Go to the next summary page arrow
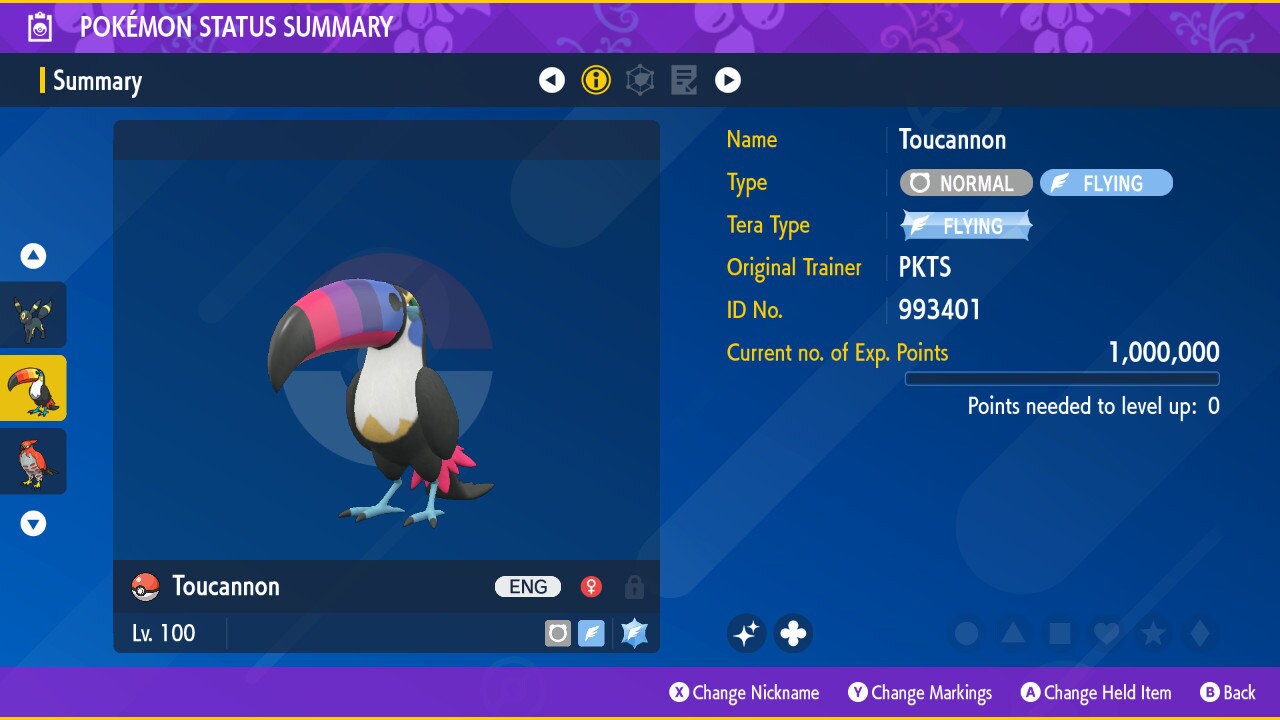The width and height of the screenshot is (1280, 720). pyautogui.click(x=728, y=80)
